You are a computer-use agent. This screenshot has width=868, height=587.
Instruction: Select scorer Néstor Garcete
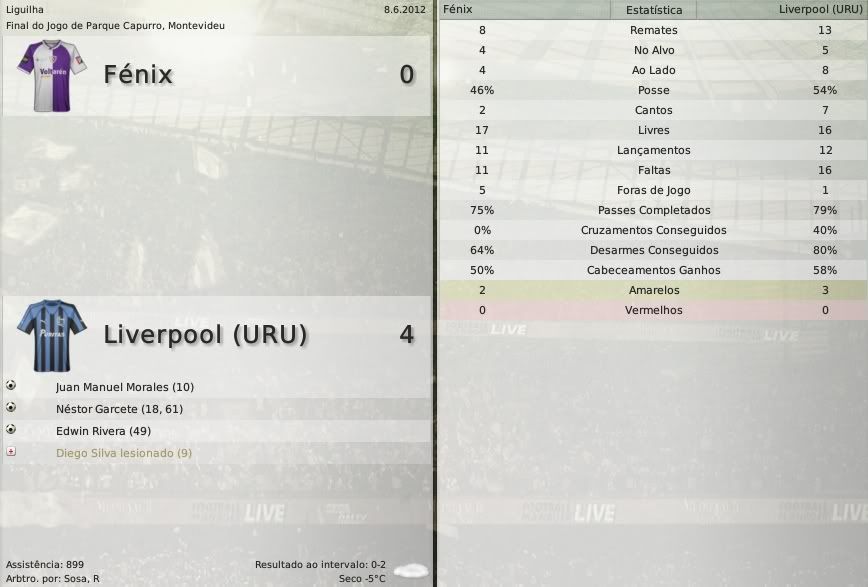click(119, 409)
